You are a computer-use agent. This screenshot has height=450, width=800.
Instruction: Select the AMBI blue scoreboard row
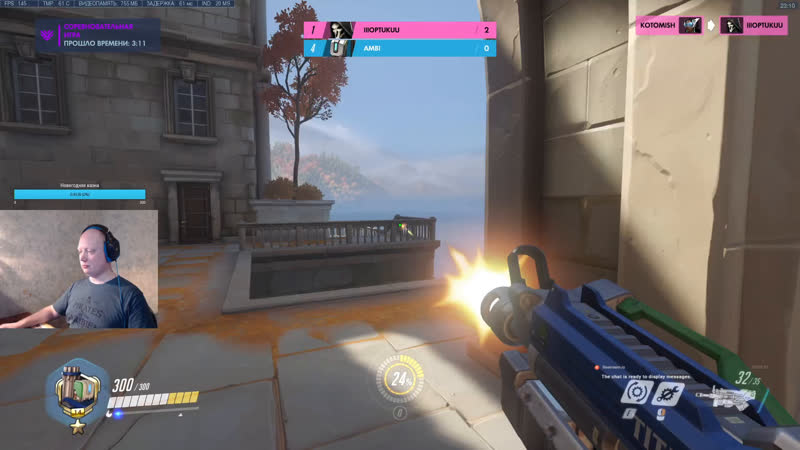pyautogui.click(x=400, y=48)
